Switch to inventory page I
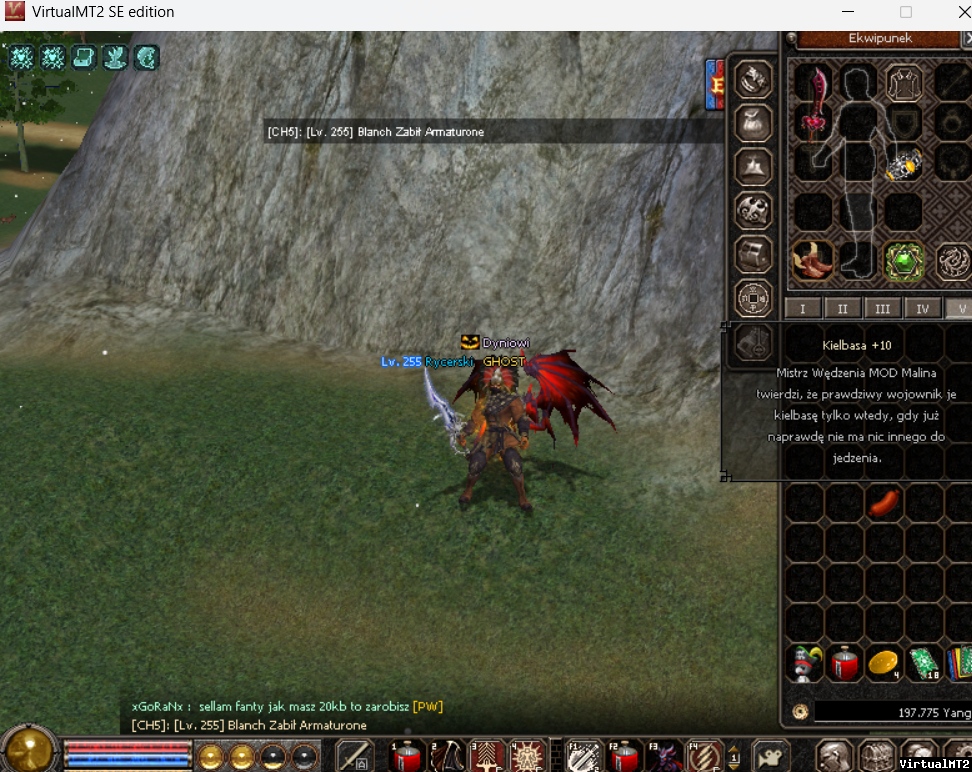972x772 pixels. (803, 309)
